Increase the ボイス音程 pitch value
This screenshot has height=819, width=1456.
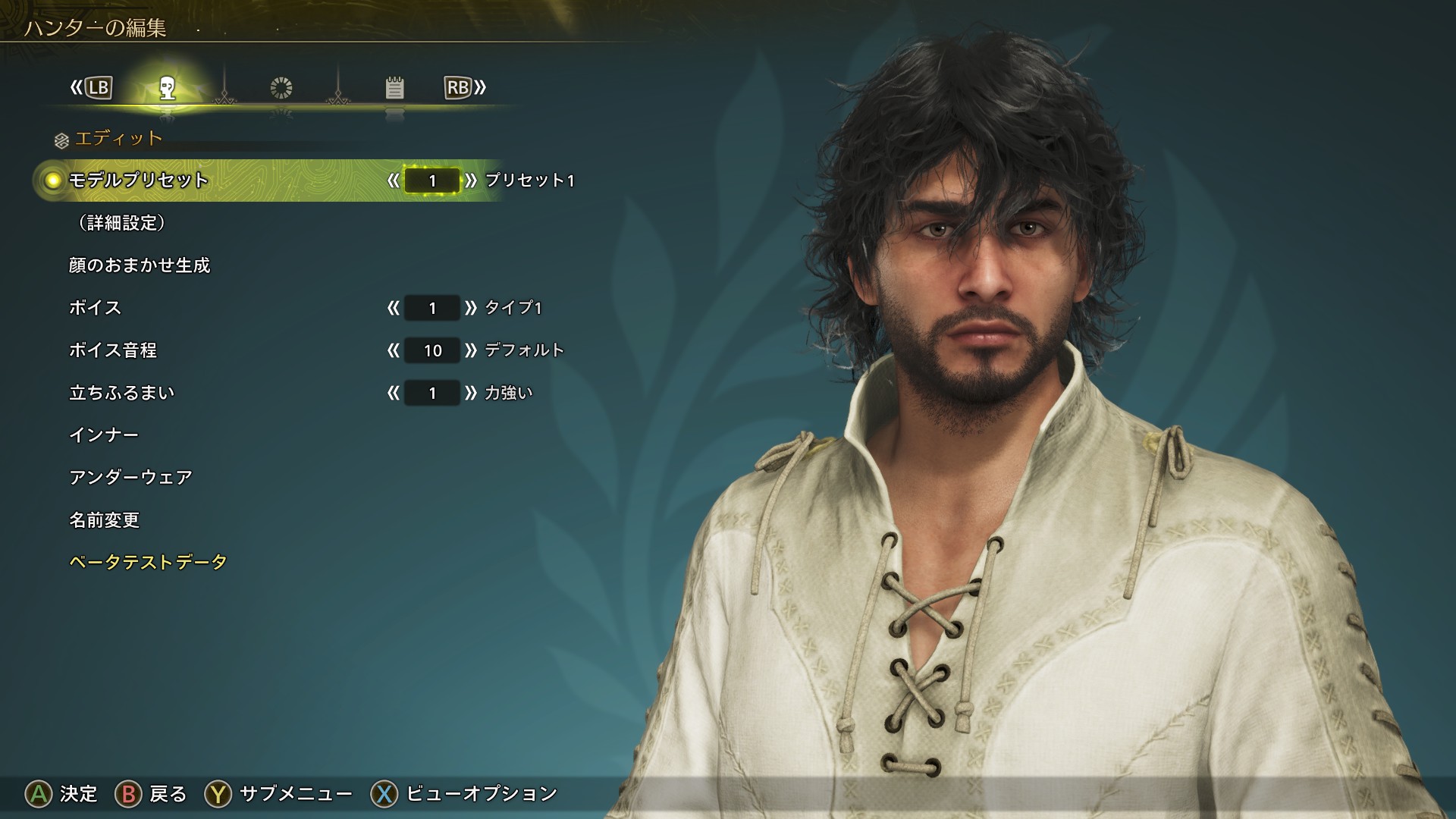[471, 350]
